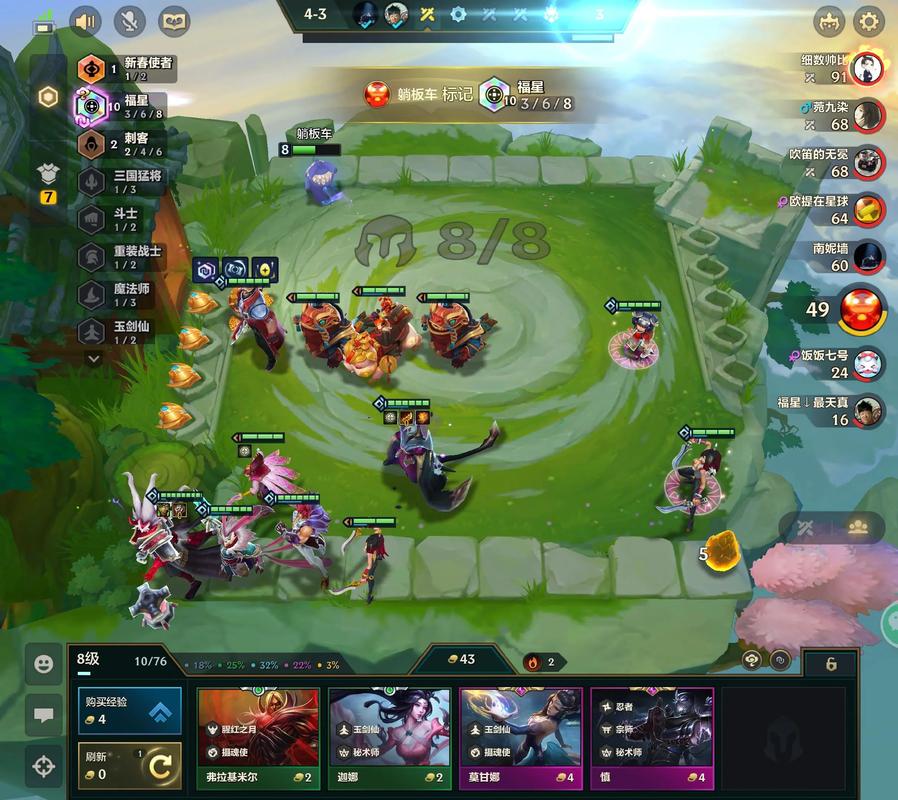
Task: Open the chat speech bubble button
Action: point(43,715)
